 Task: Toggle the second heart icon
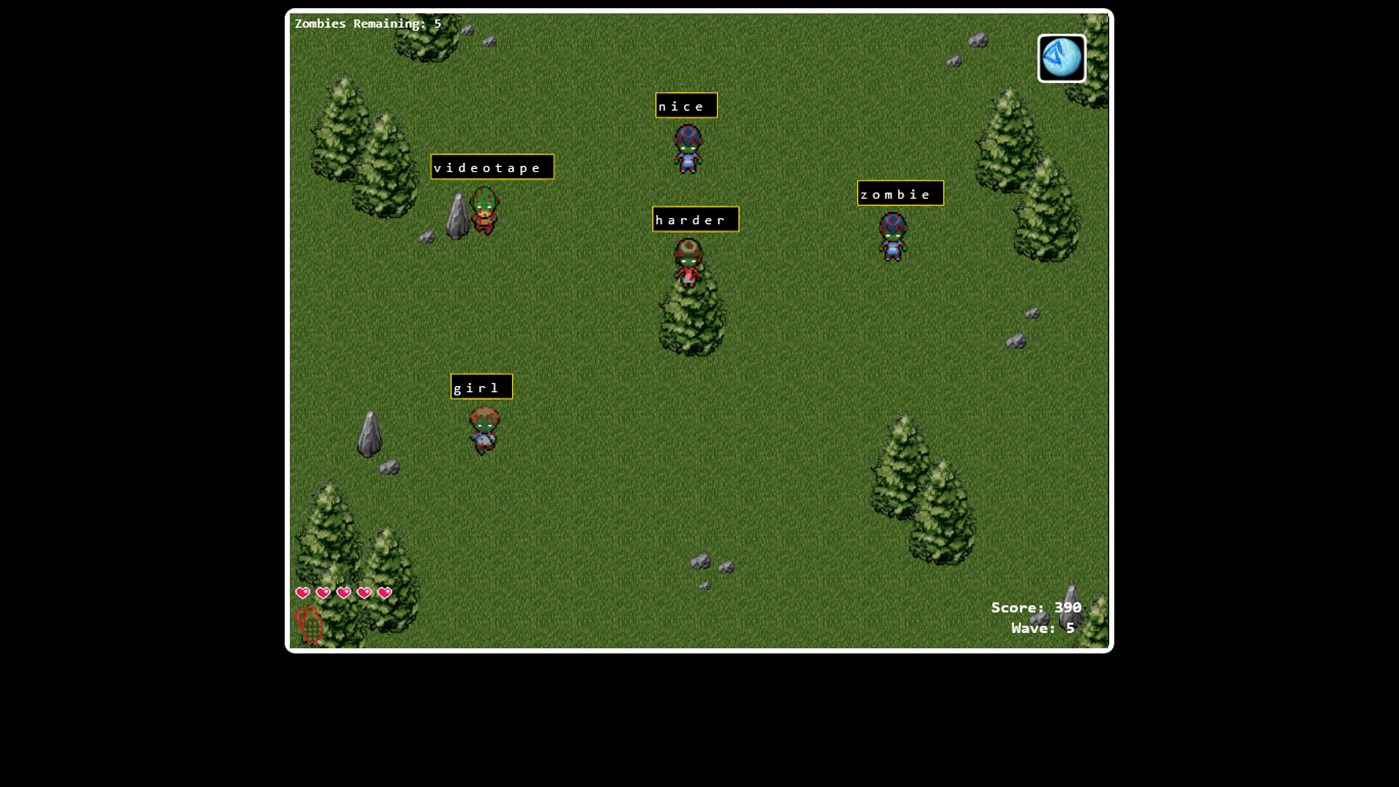coord(322,592)
